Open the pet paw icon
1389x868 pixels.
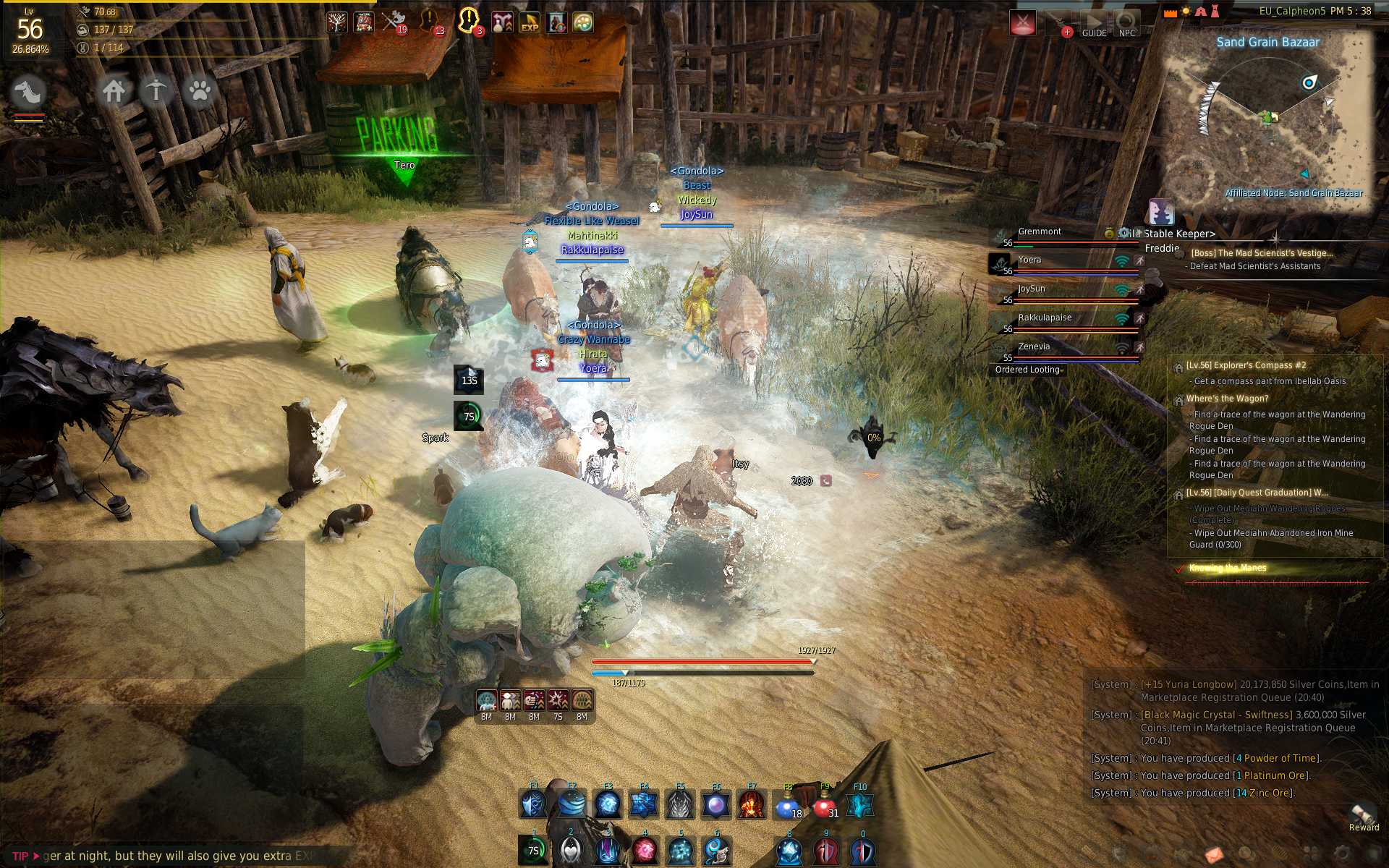click(199, 91)
